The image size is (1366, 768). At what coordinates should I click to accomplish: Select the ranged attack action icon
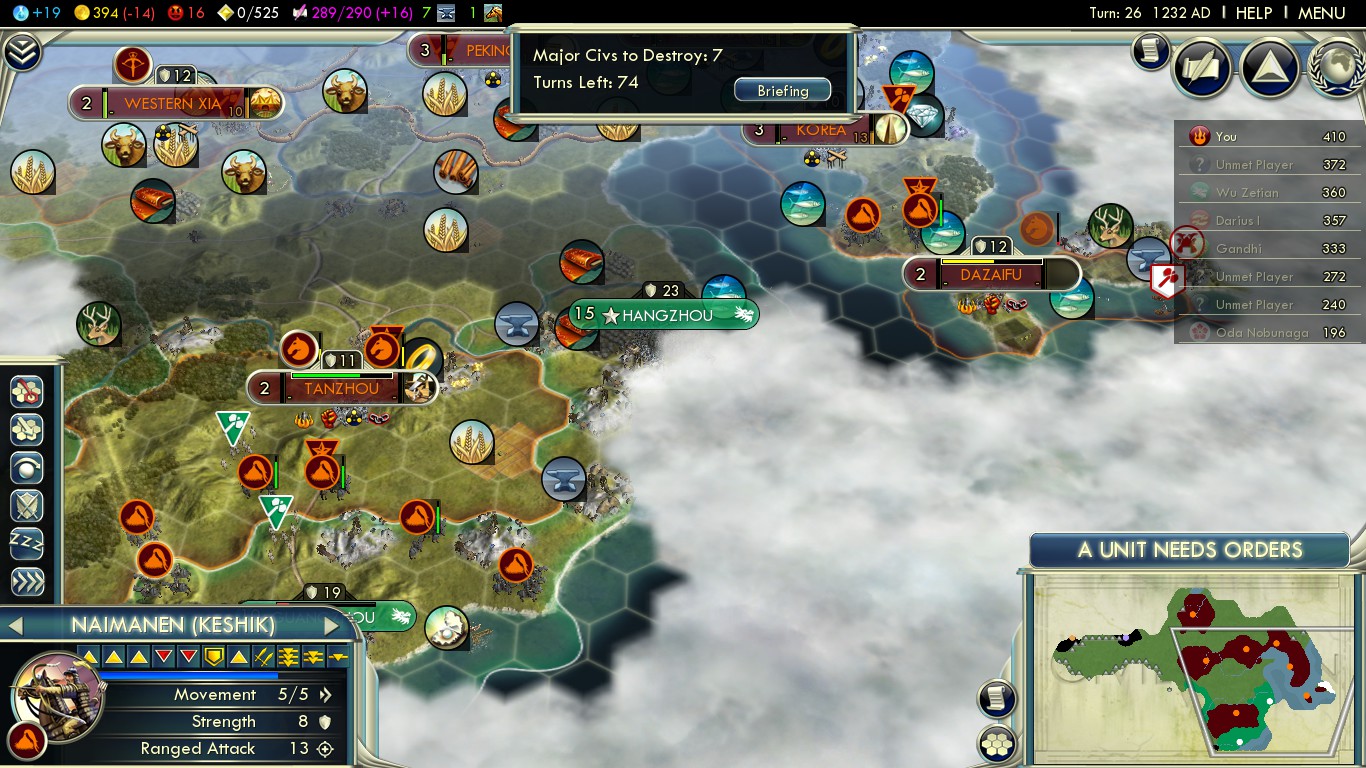point(25,392)
